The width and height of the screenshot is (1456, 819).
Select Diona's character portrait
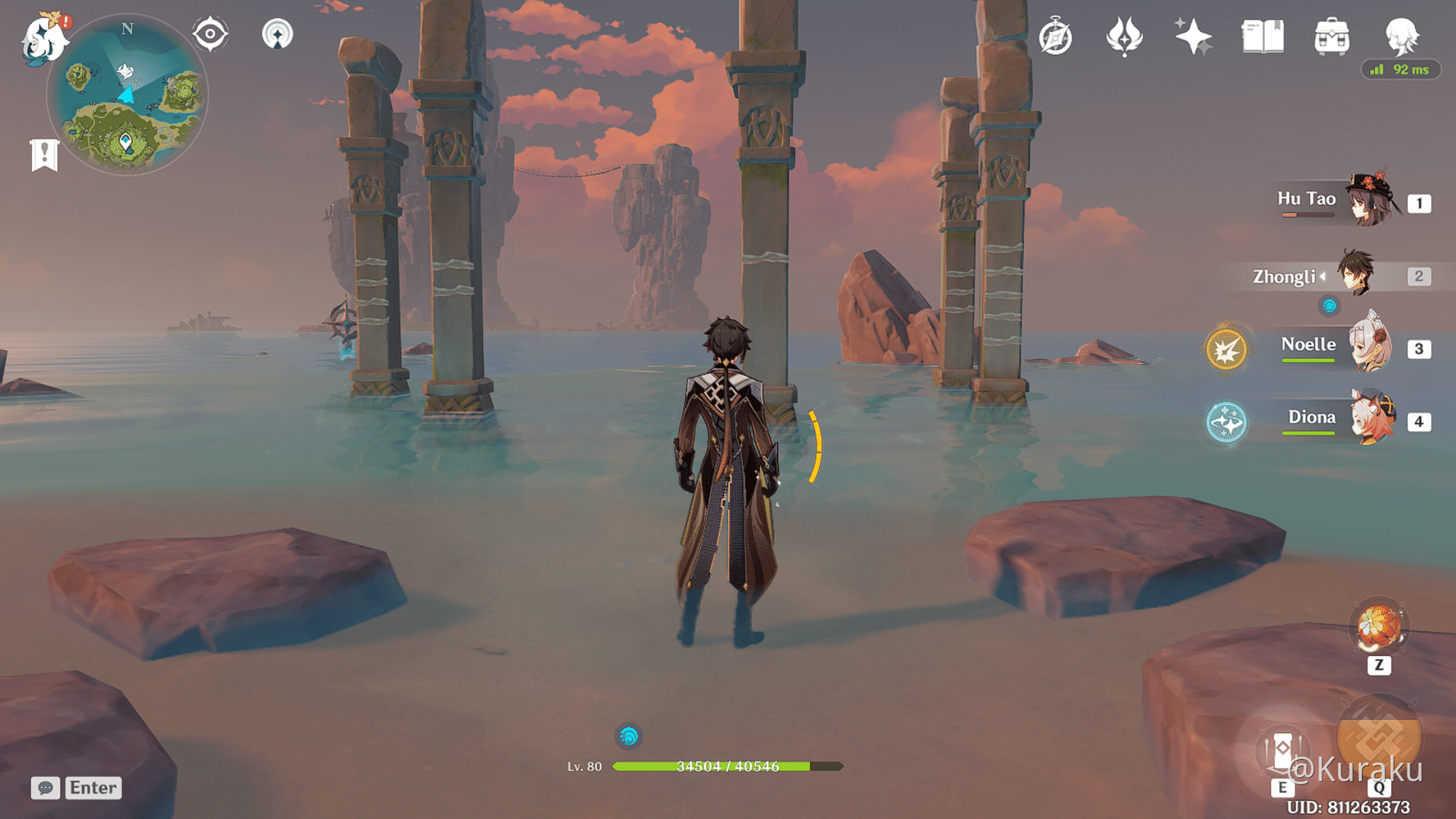(x=1373, y=420)
